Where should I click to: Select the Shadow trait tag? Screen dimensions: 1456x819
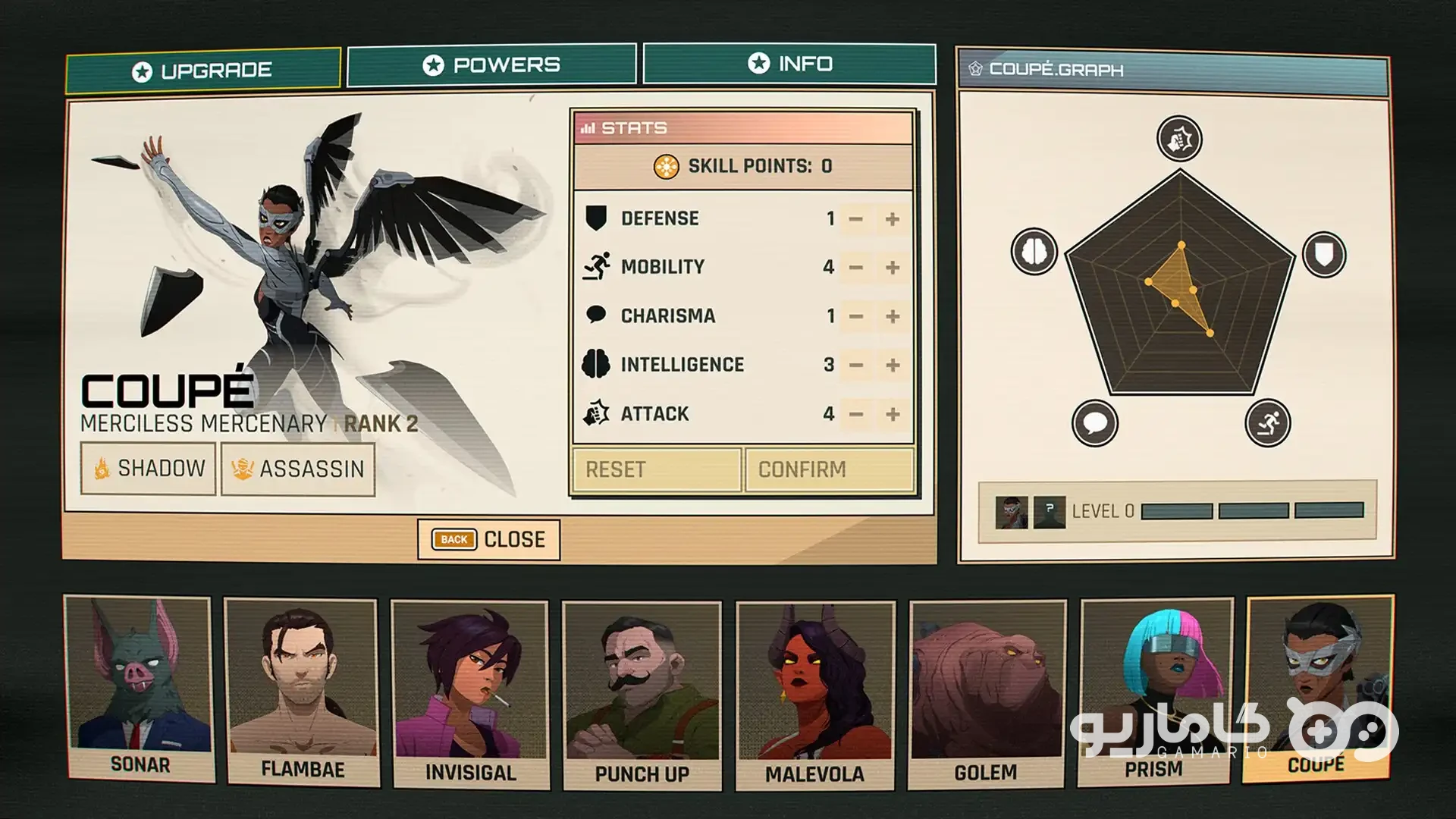(x=149, y=469)
